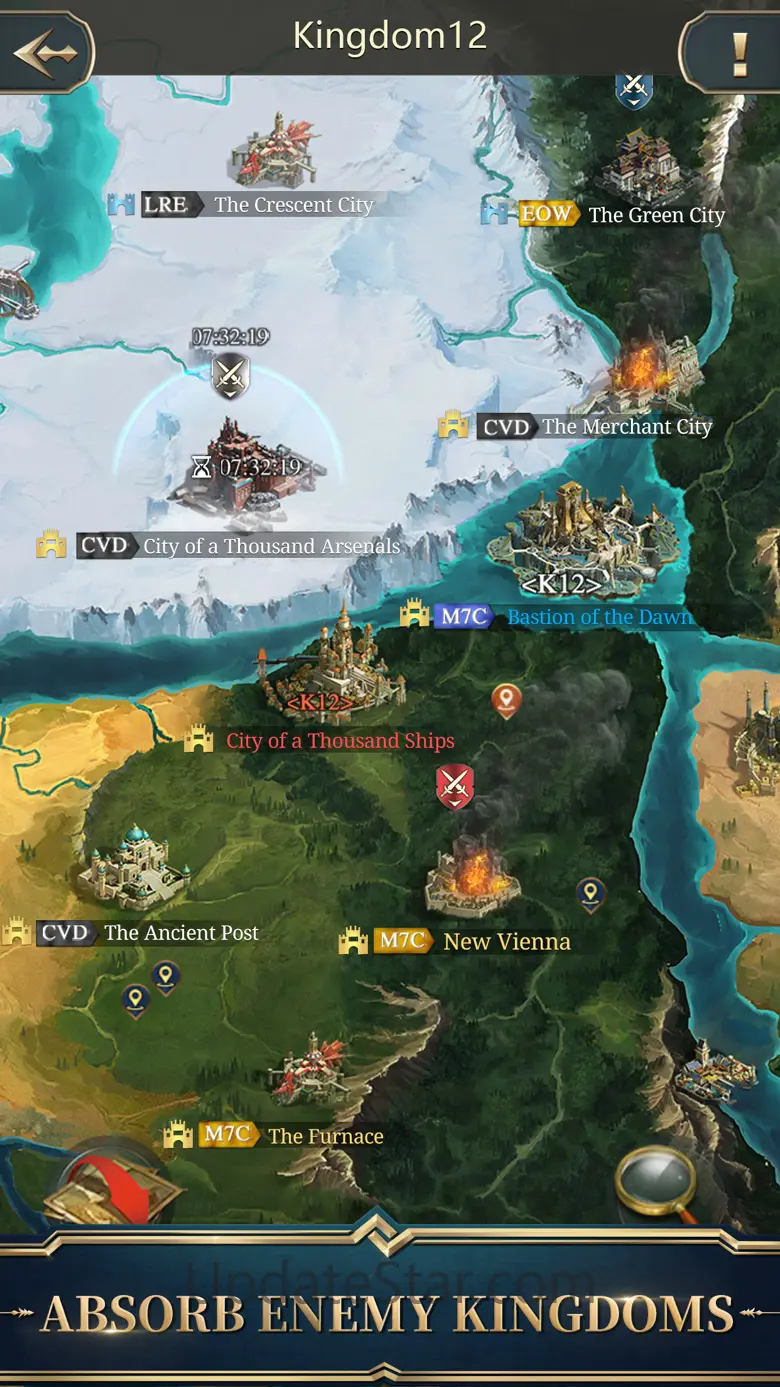Select The Green City label
Screen dimensions: 780x1387
655,215
